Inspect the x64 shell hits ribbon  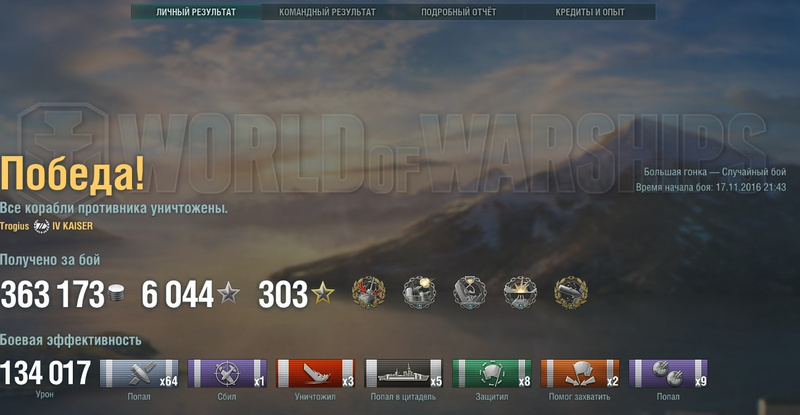pyautogui.click(x=140, y=373)
